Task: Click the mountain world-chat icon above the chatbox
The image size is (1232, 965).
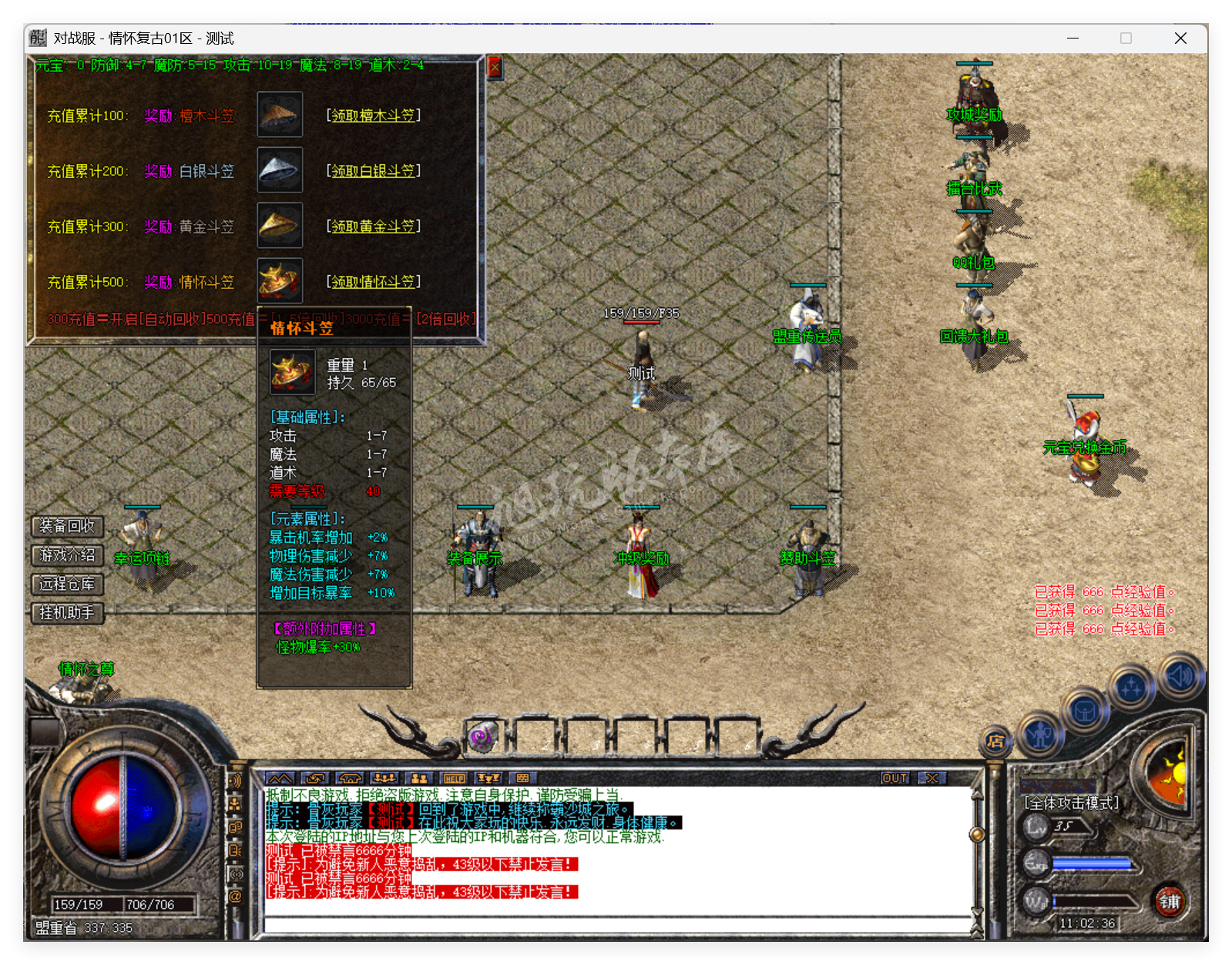Action: coord(281,779)
